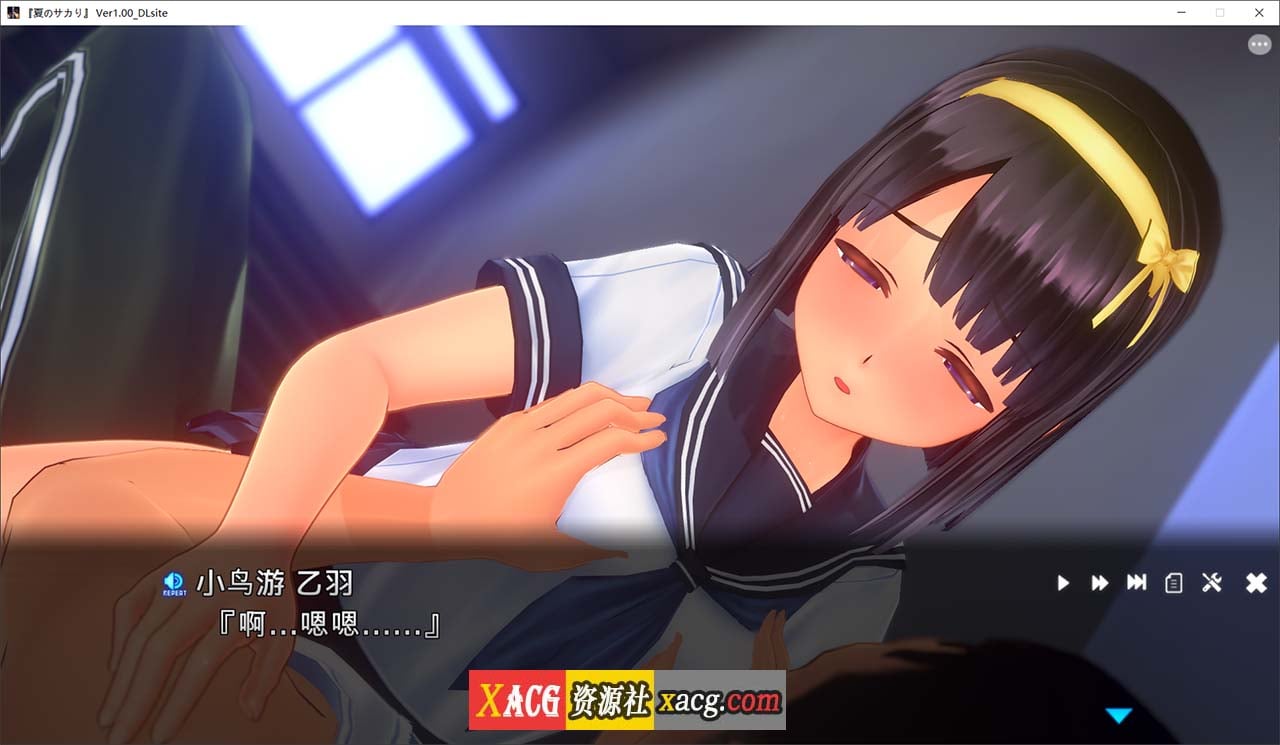Start auto-play mode with the play arrow icon

[x=1063, y=583]
